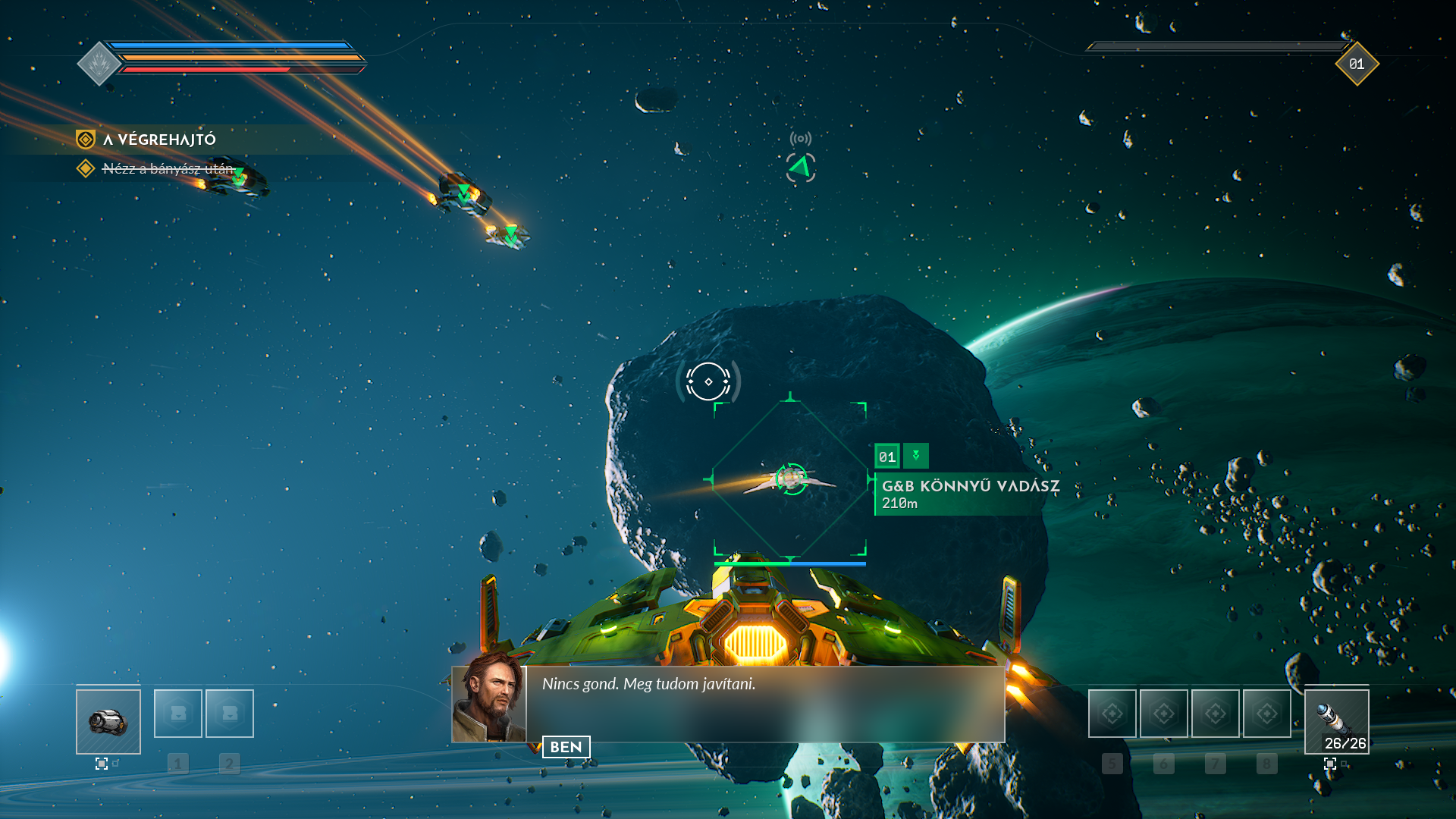Click the ship emblem beside the status bars
The width and height of the screenshot is (1456, 819).
(99, 64)
